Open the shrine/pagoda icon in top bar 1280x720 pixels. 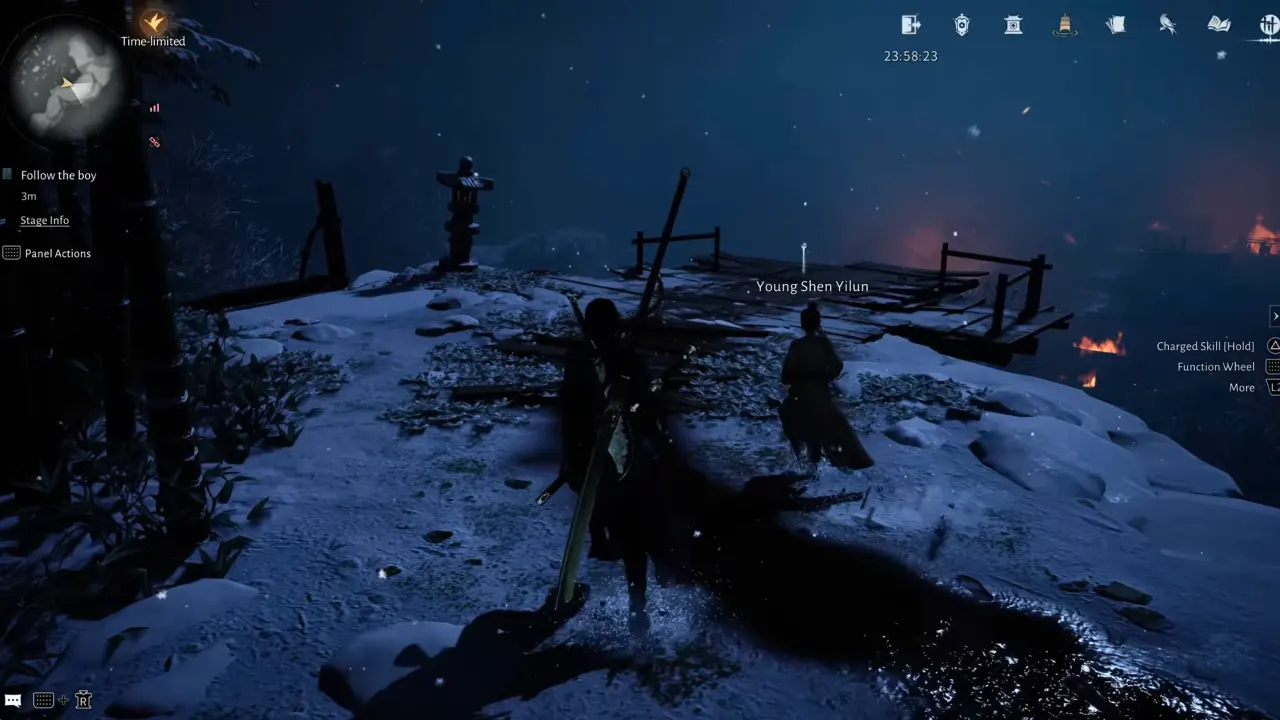(x=1013, y=25)
